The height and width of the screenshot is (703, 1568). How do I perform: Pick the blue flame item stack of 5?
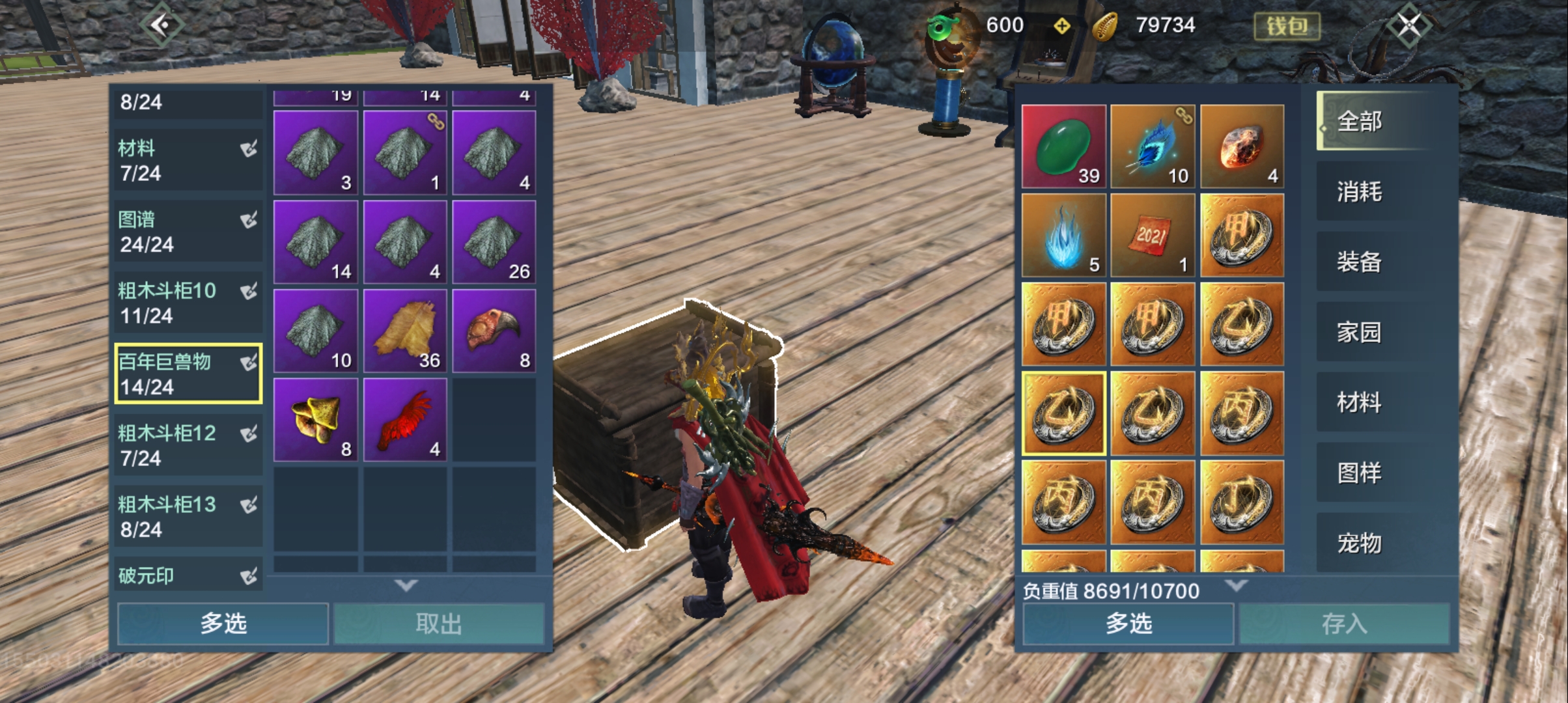[1063, 236]
